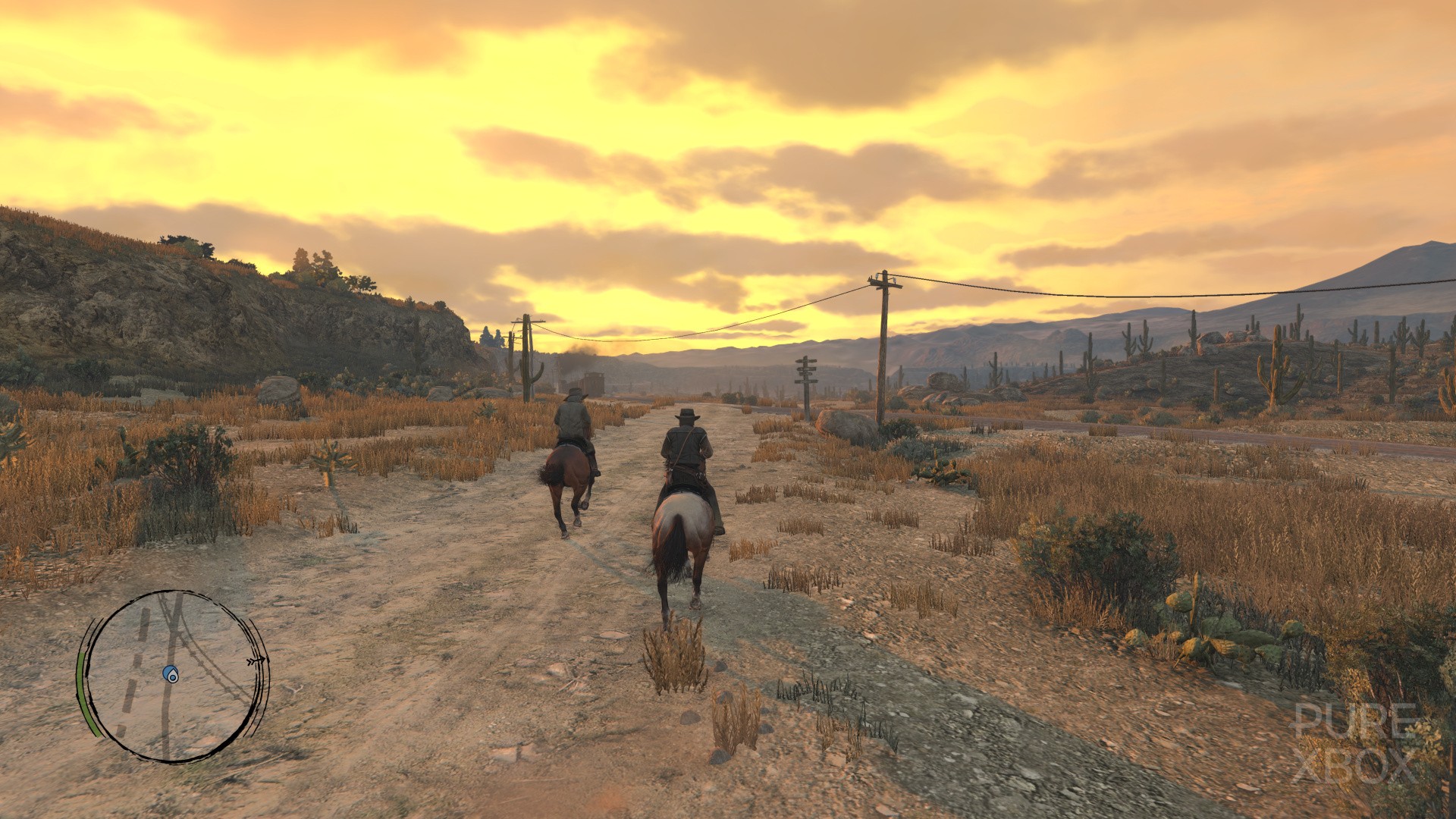This screenshot has height=819, width=1456.
Task: Open the circular minimap
Action: pos(173,675)
